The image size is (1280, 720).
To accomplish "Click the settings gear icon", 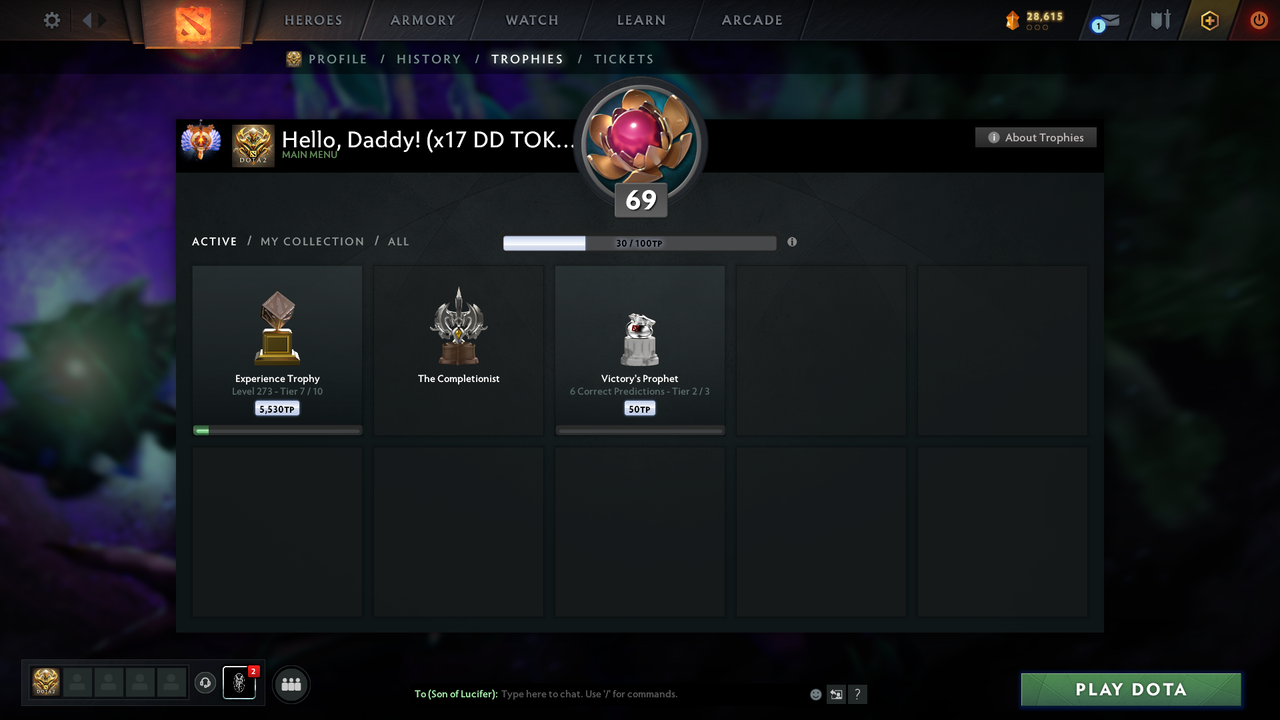I will (x=51, y=20).
